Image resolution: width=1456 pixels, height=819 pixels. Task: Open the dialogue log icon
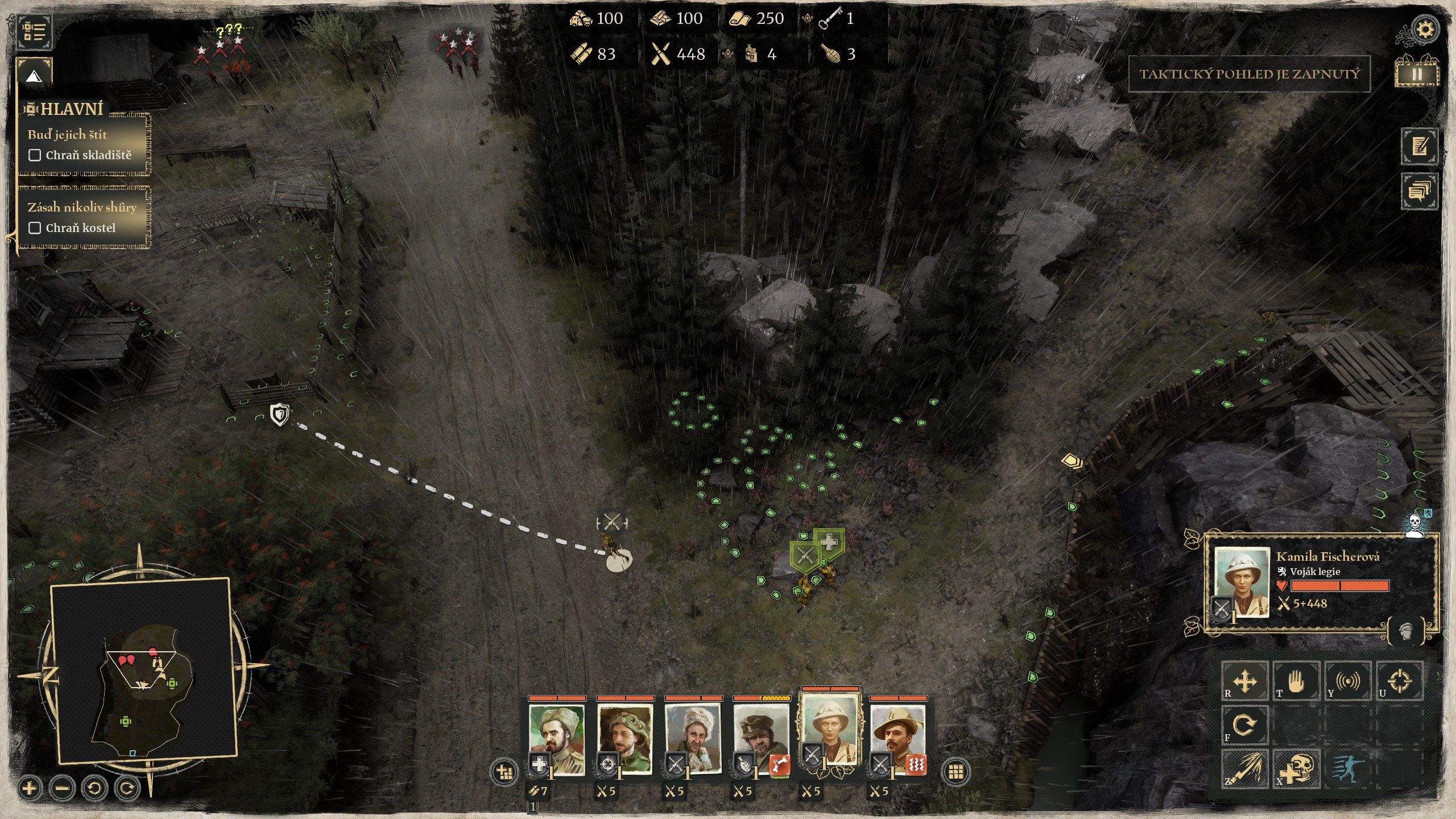coord(1420,191)
